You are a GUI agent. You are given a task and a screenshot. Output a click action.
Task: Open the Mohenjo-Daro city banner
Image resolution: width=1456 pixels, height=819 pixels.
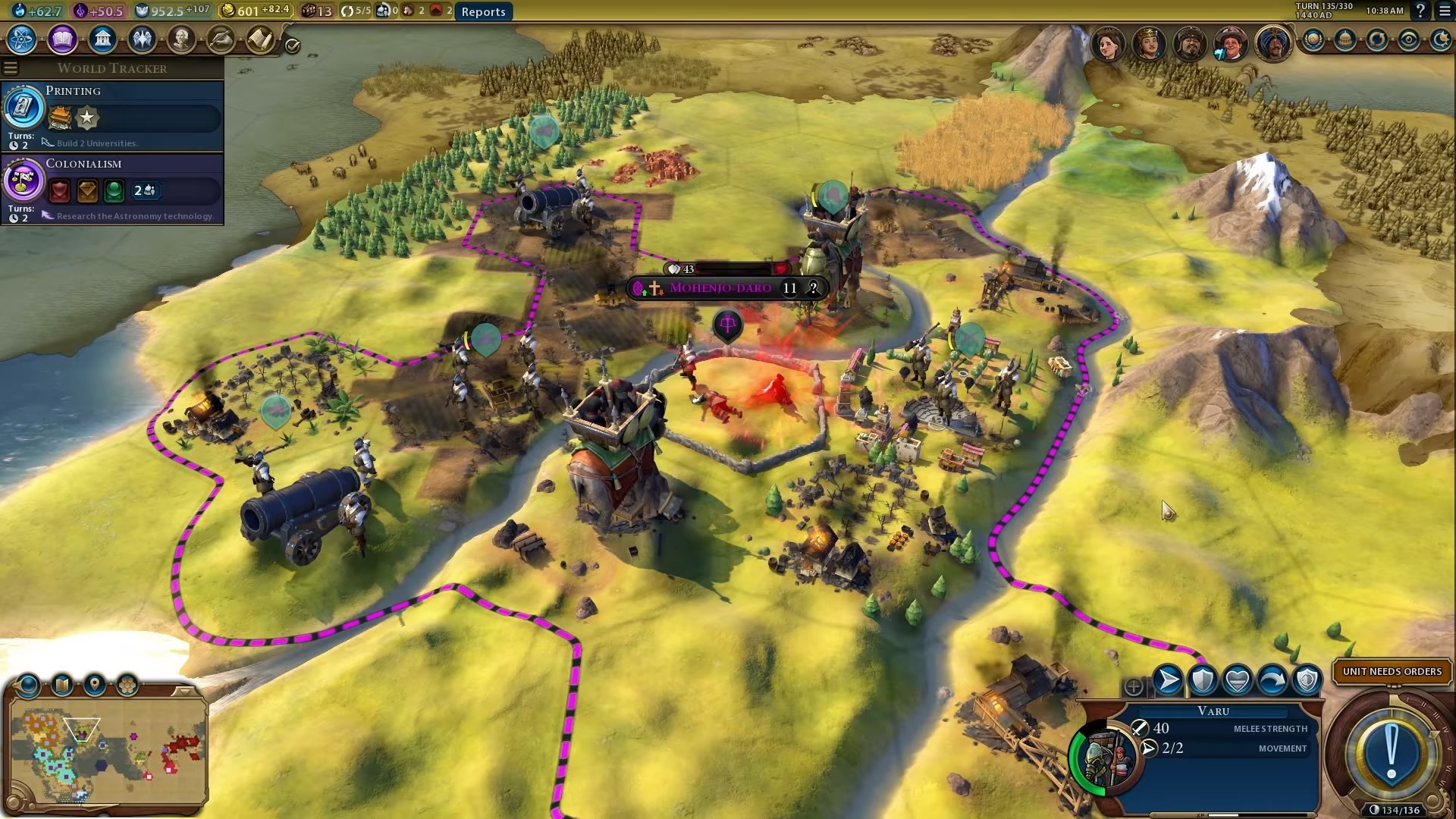(720, 288)
